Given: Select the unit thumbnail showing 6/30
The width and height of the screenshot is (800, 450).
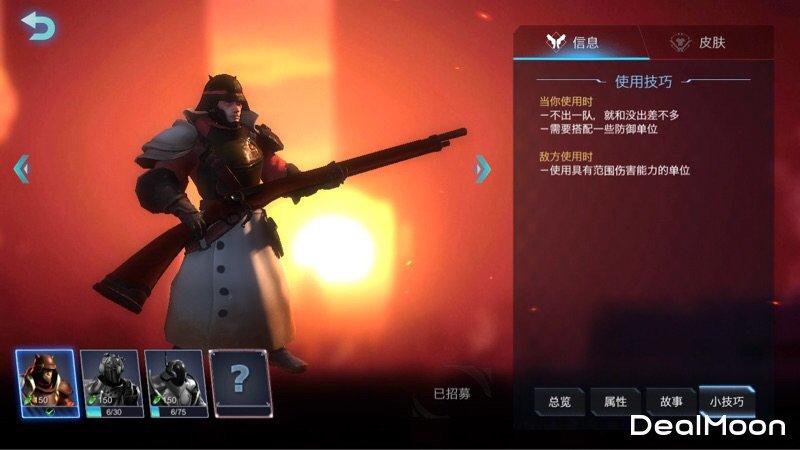Looking at the screenshot, I should (110, 383).
